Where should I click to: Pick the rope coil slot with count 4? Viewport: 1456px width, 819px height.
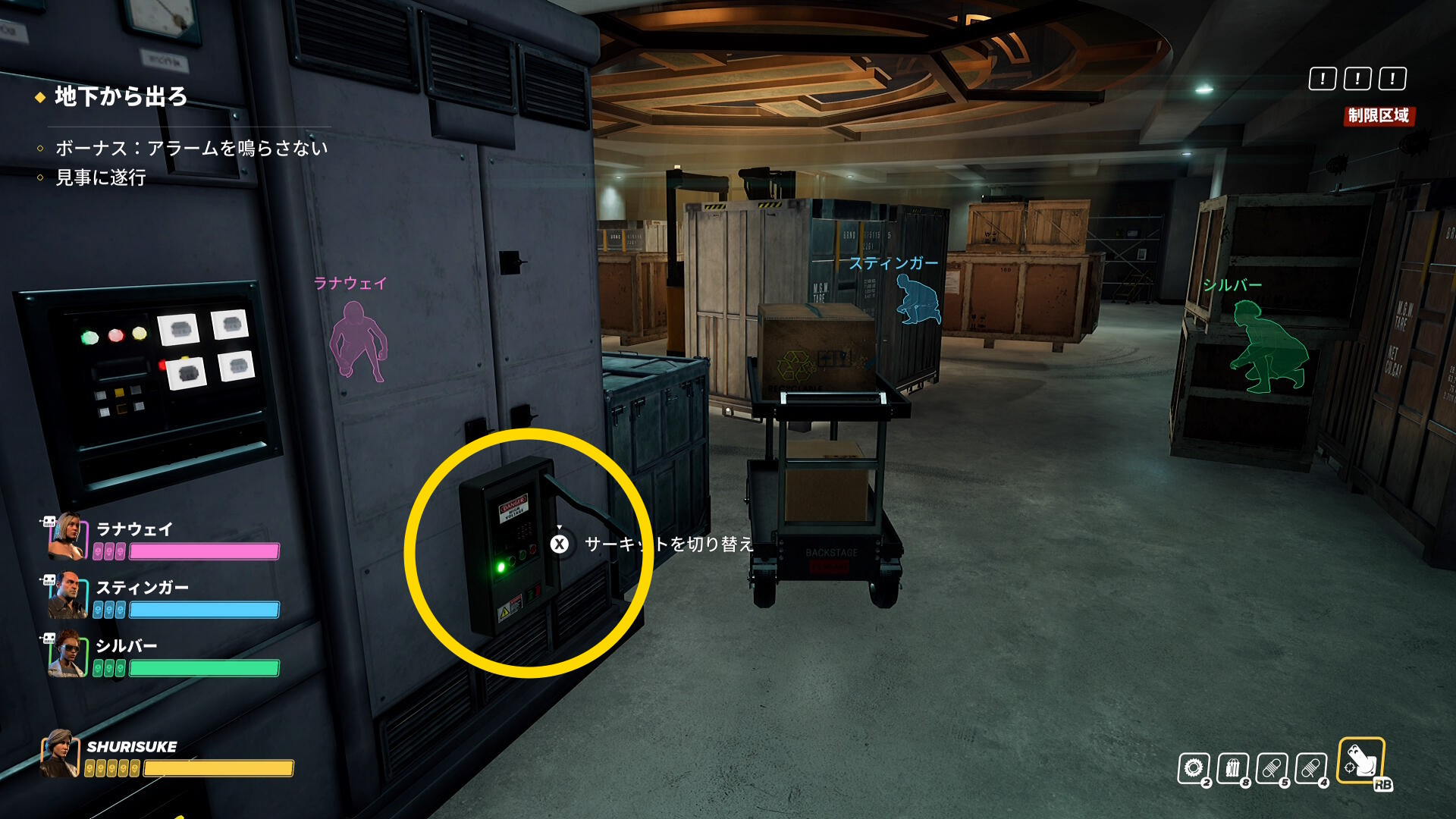[x=1312, y=768]
